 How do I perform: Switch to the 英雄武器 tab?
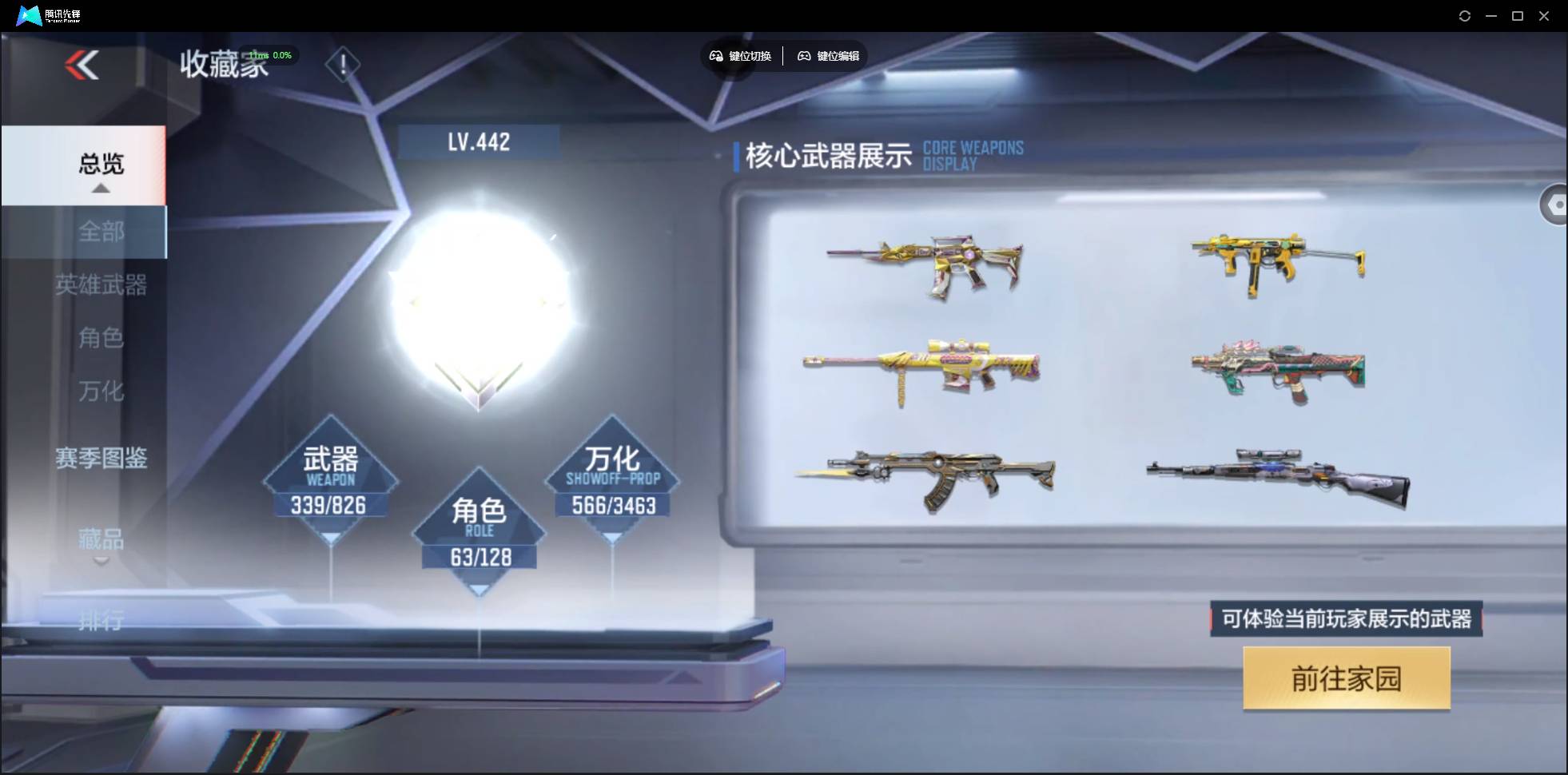[102, 286]
